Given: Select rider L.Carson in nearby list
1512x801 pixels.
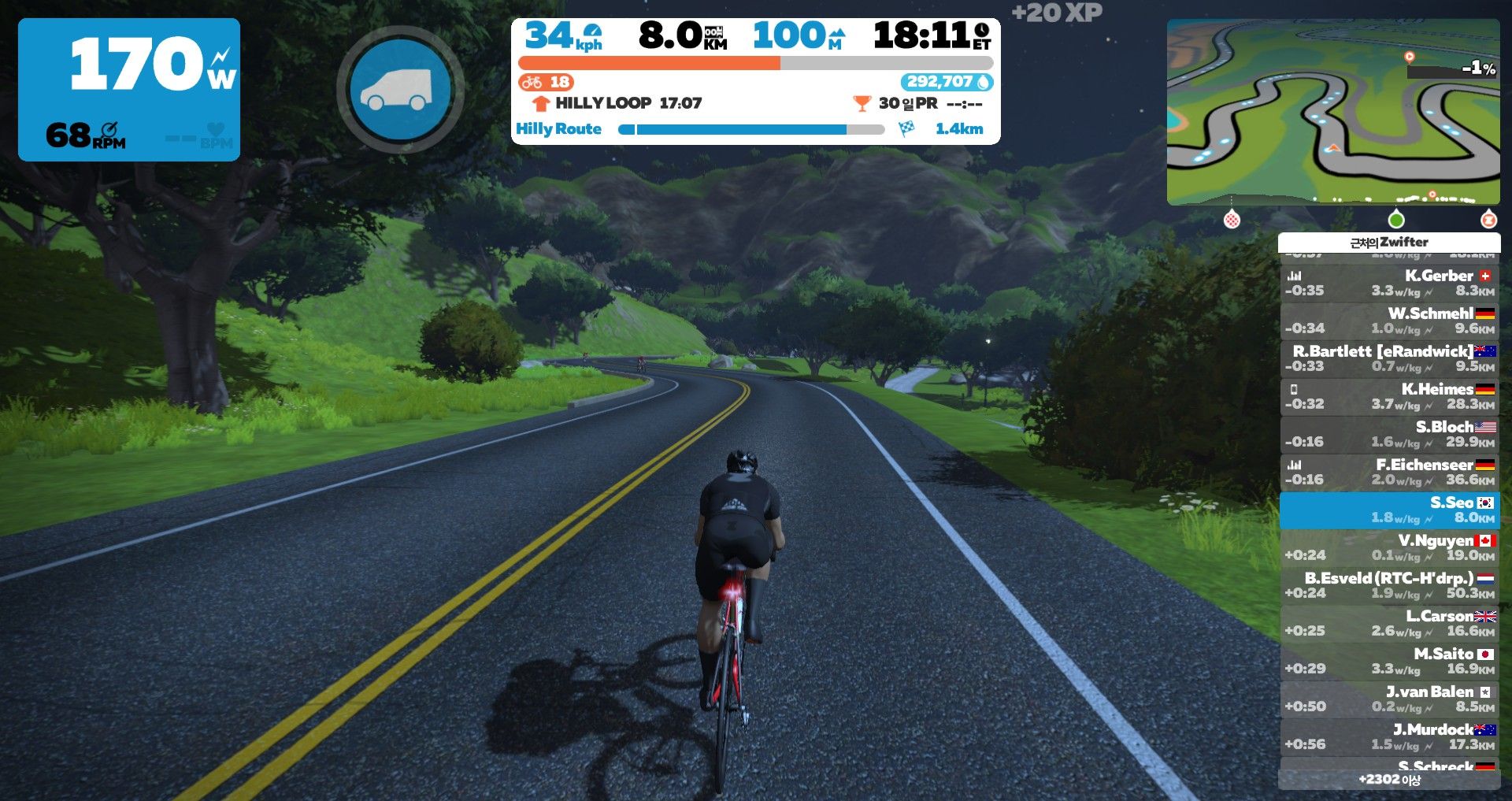Looking at the screenshot, I should [x=1389, y=623].
